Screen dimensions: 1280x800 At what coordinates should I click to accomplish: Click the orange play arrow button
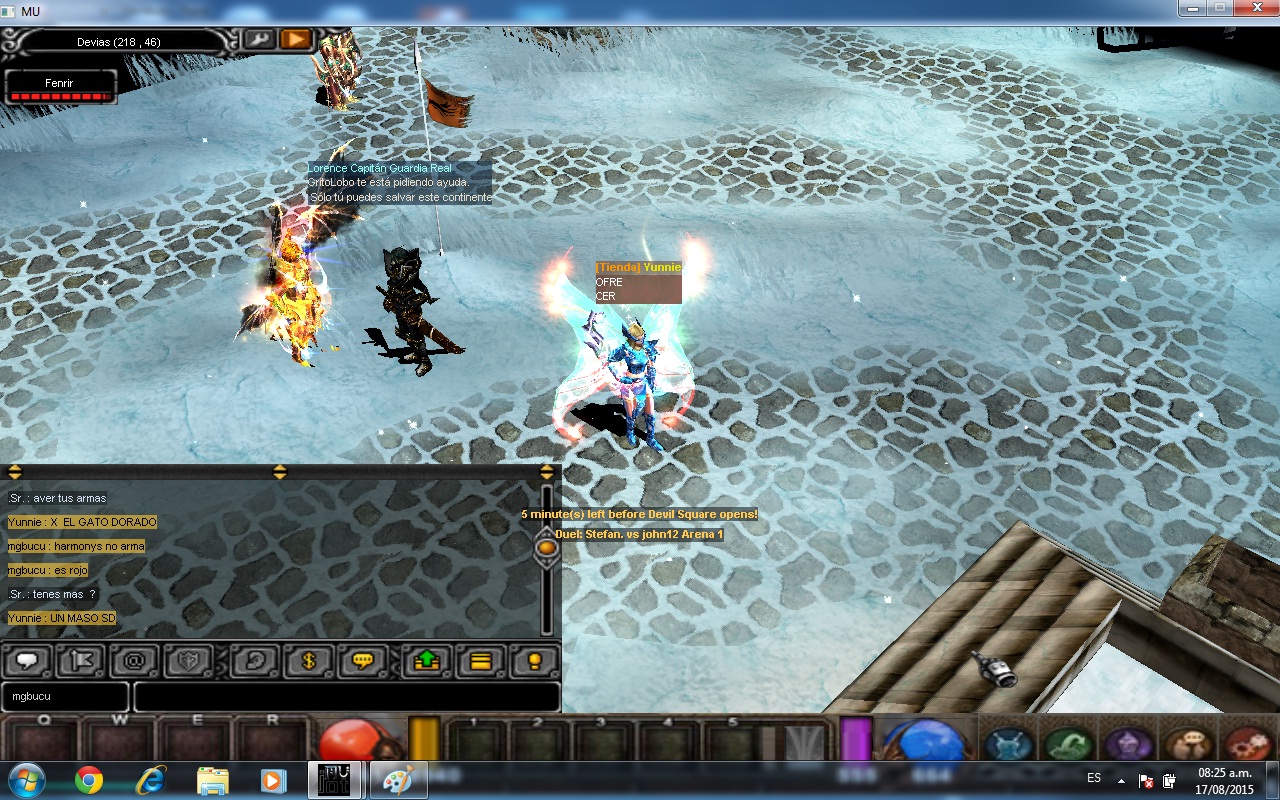[x=295, y=39]
